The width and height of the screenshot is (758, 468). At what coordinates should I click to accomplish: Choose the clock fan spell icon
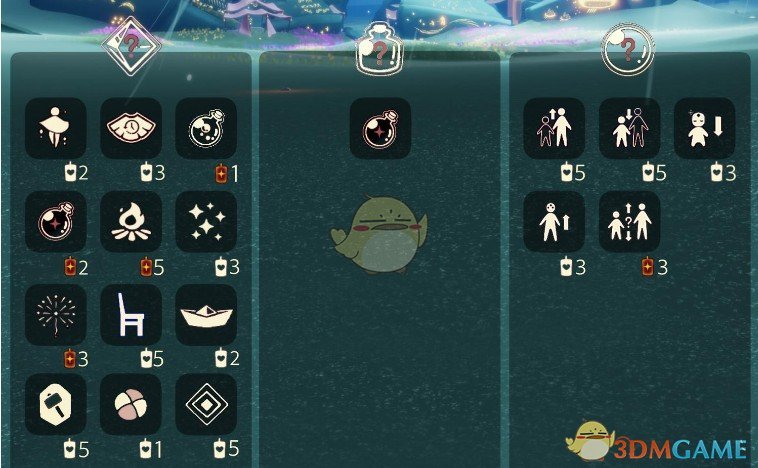pyautogui.click(x=131, y=128)
